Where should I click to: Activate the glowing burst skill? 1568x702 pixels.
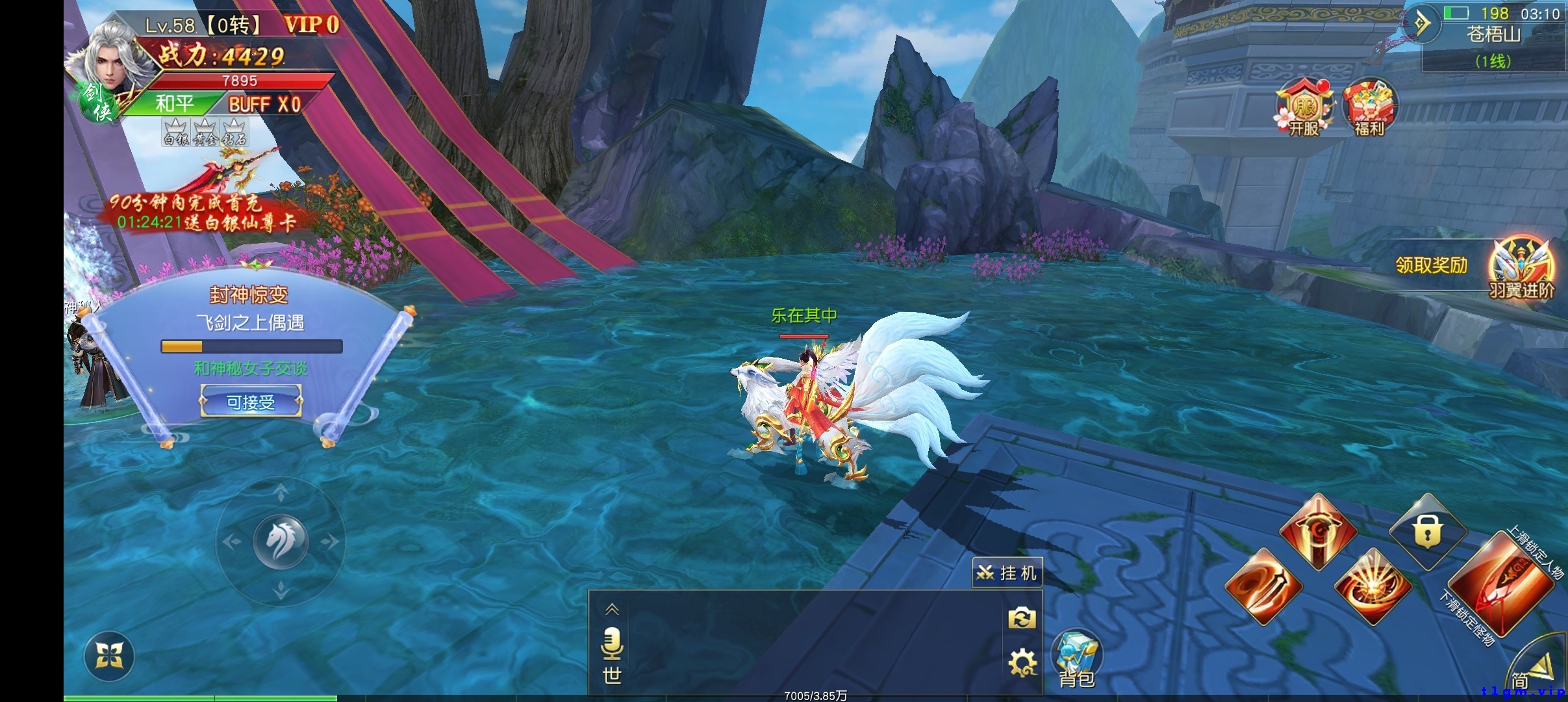click(x=1372, y=587)
